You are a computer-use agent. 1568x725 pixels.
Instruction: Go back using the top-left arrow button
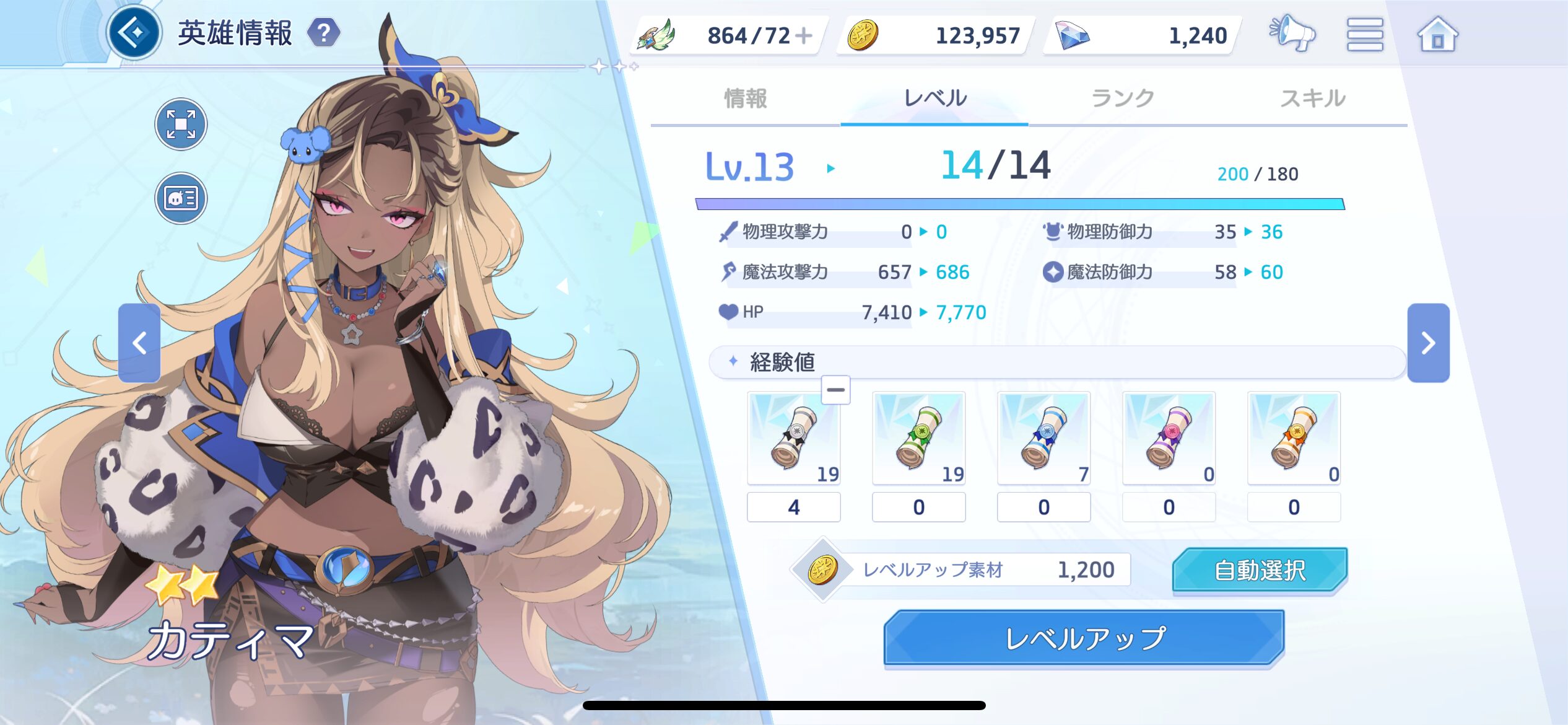tap(134, 32)
